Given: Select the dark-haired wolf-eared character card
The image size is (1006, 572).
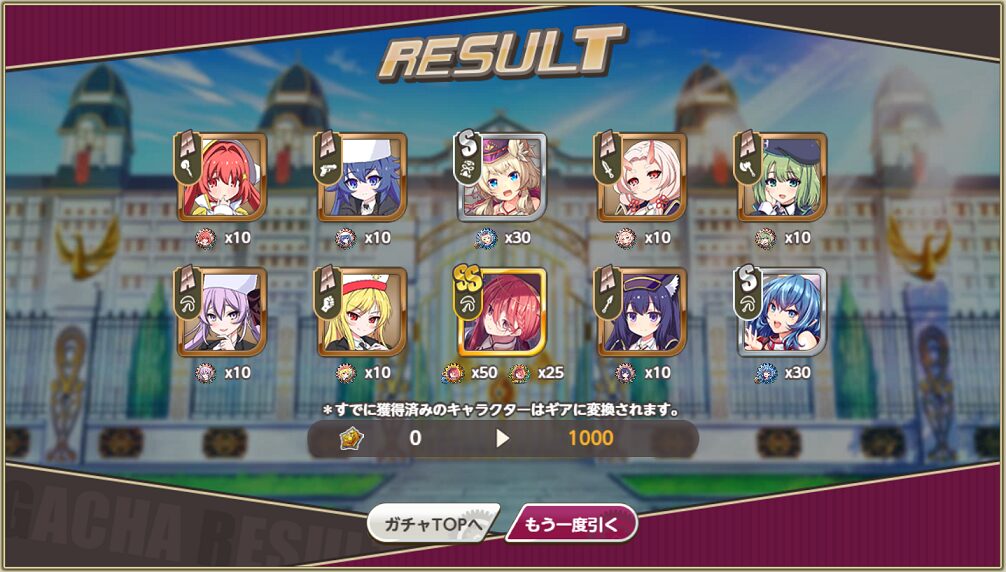Looking at the screenshot, I should pyautogui.click(x=643, y=312).
